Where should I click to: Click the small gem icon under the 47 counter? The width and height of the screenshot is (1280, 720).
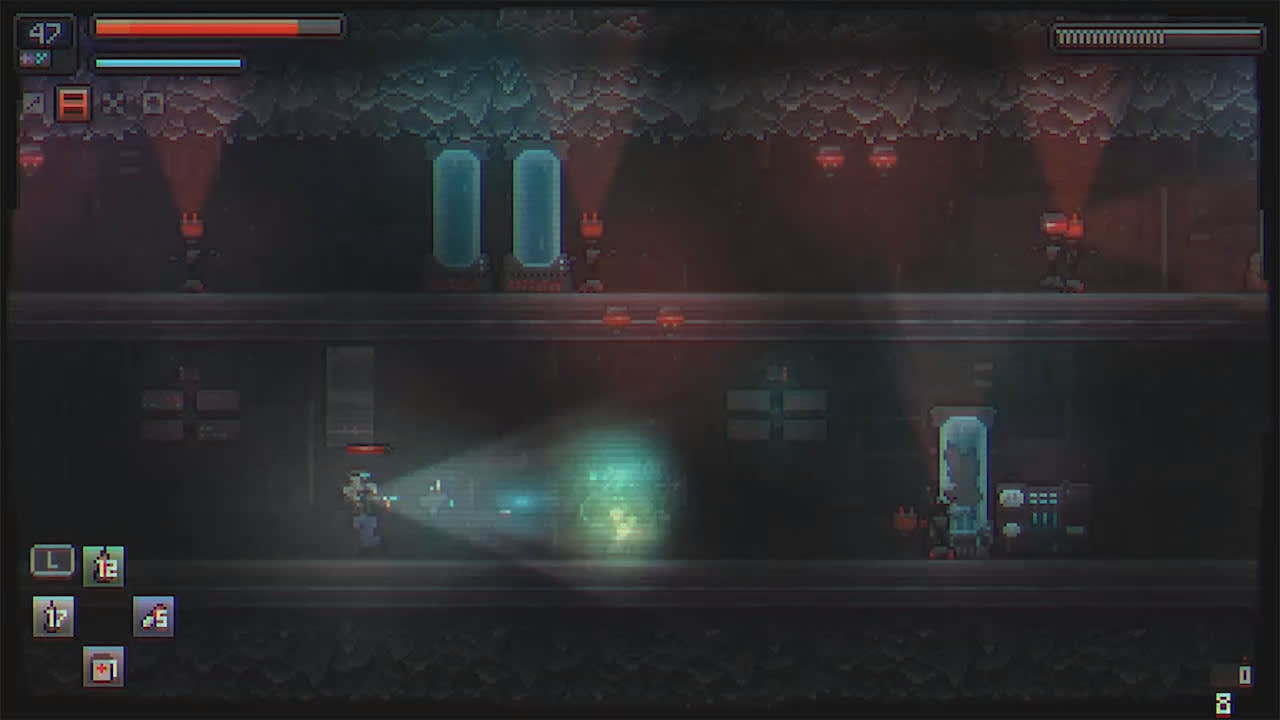(x=35, y=59)
